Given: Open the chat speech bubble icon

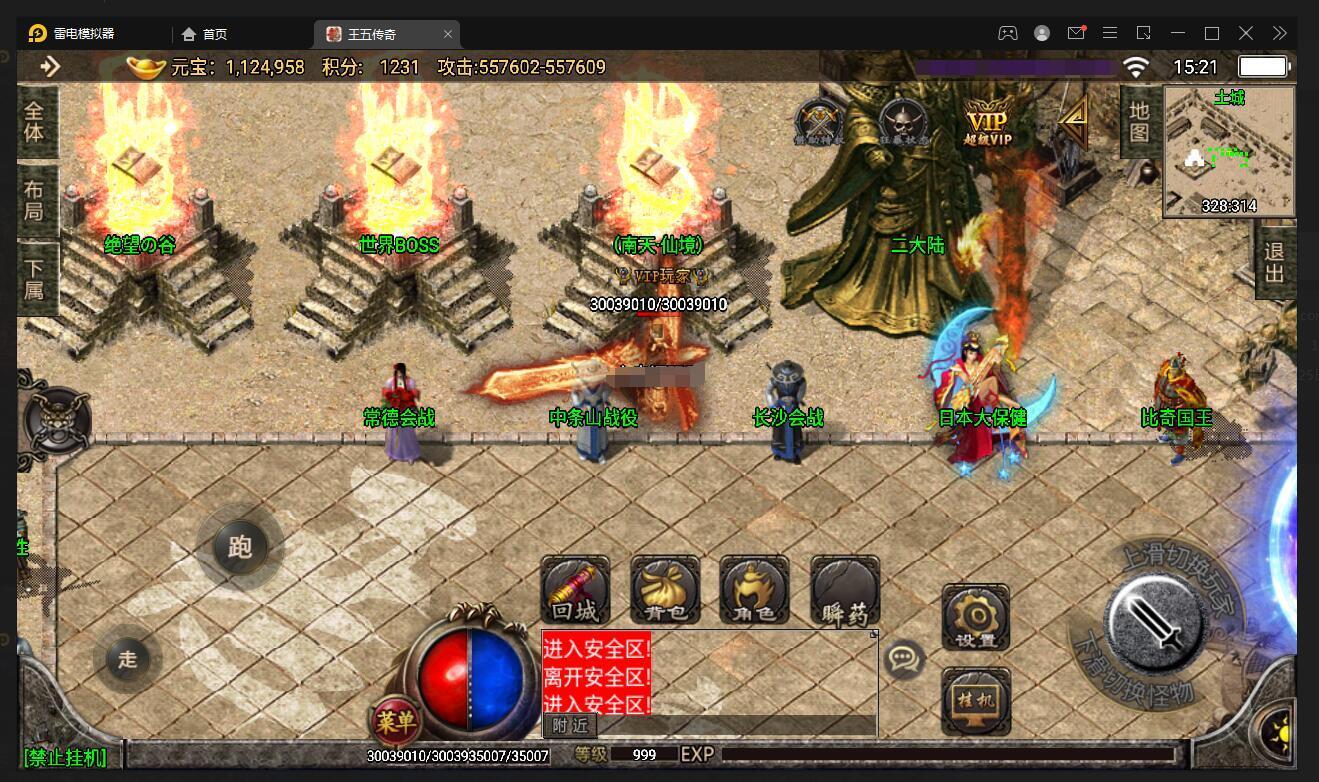Looking at the screenshot, I should coord(905,659).
